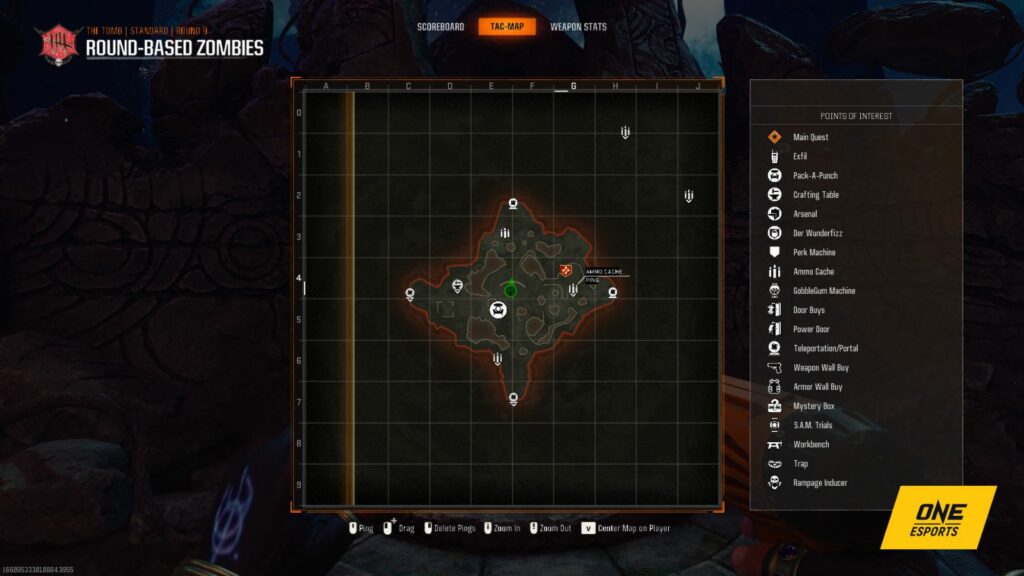Choose Main Quest in the legend
The width and height of the screenshot is (1024, 576).
point(810,137)
